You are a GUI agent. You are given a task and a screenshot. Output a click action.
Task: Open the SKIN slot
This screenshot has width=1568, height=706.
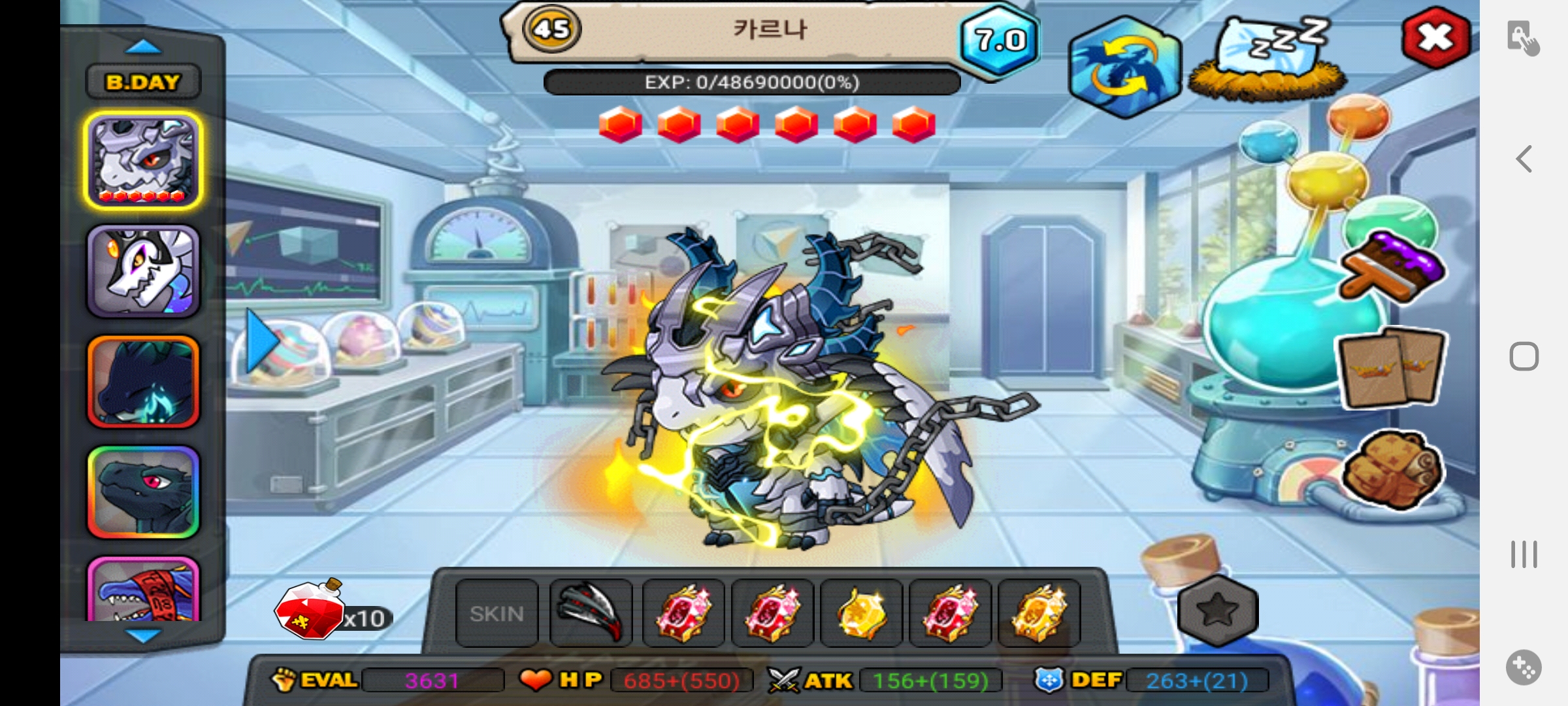[497, 614]
